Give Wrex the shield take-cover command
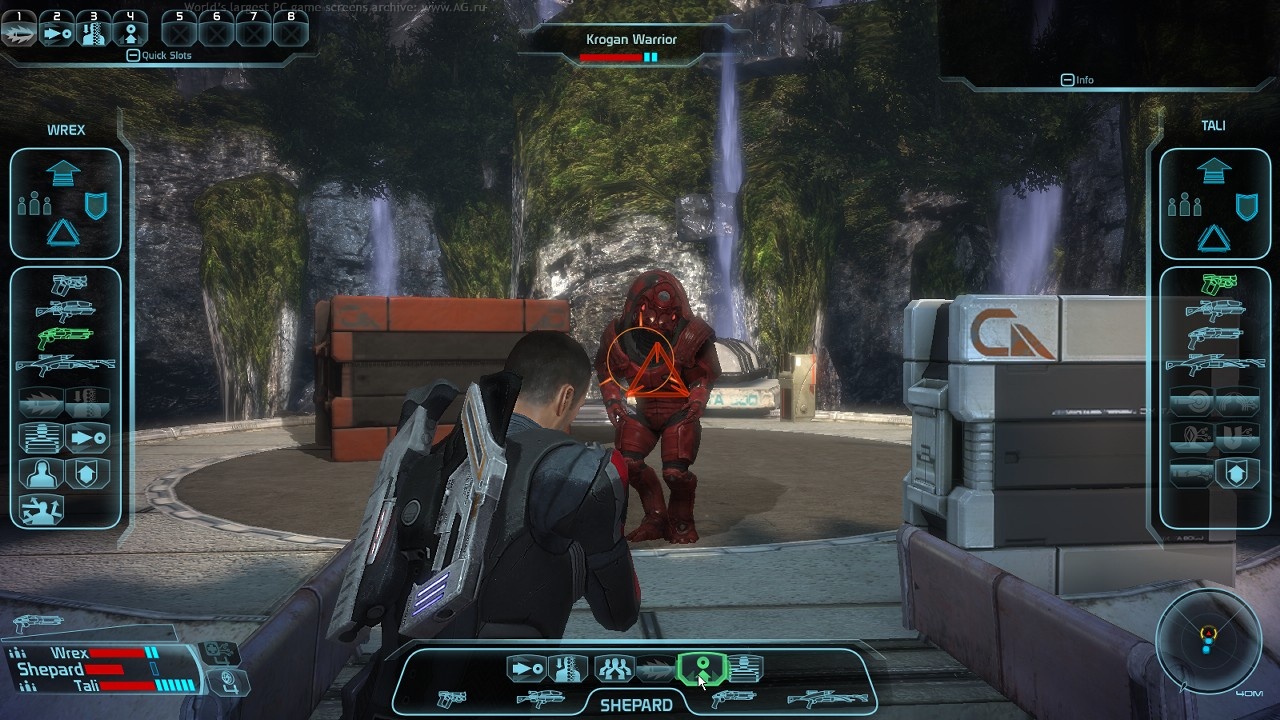Viewport: 1280px width, 720px height. [x=96, y=206]
